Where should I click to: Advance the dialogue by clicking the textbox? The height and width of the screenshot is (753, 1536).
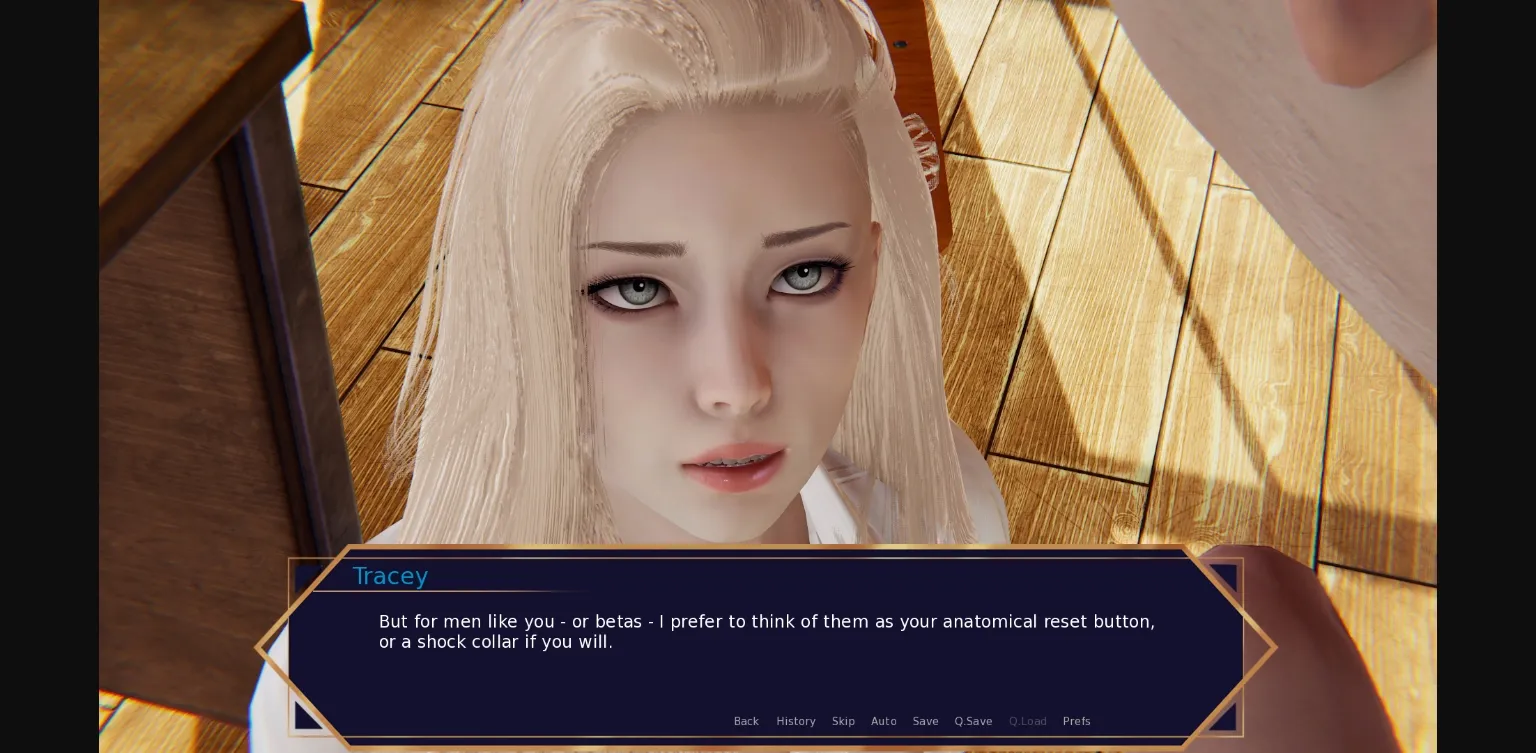click(x=767, y=632)
